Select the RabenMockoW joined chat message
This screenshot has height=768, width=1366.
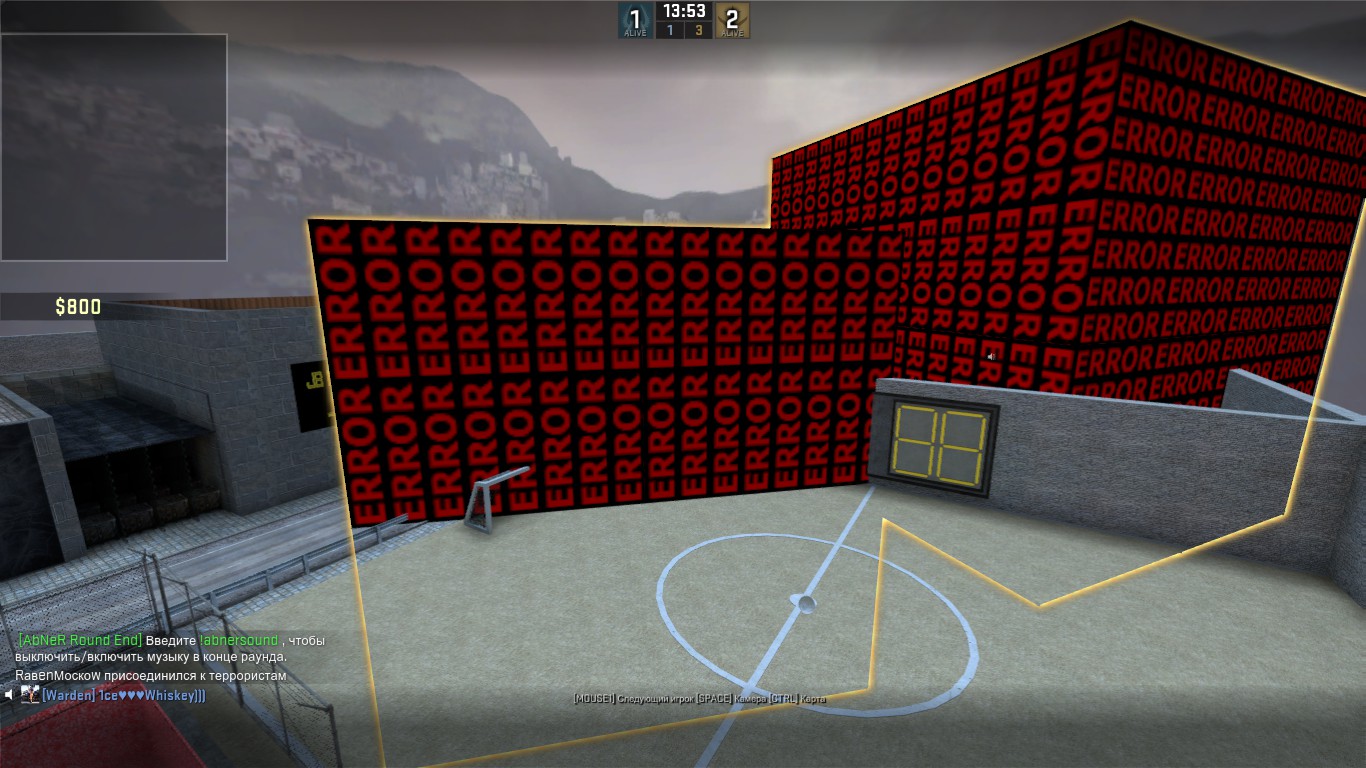pyautogui.click(x=150, y=676)
